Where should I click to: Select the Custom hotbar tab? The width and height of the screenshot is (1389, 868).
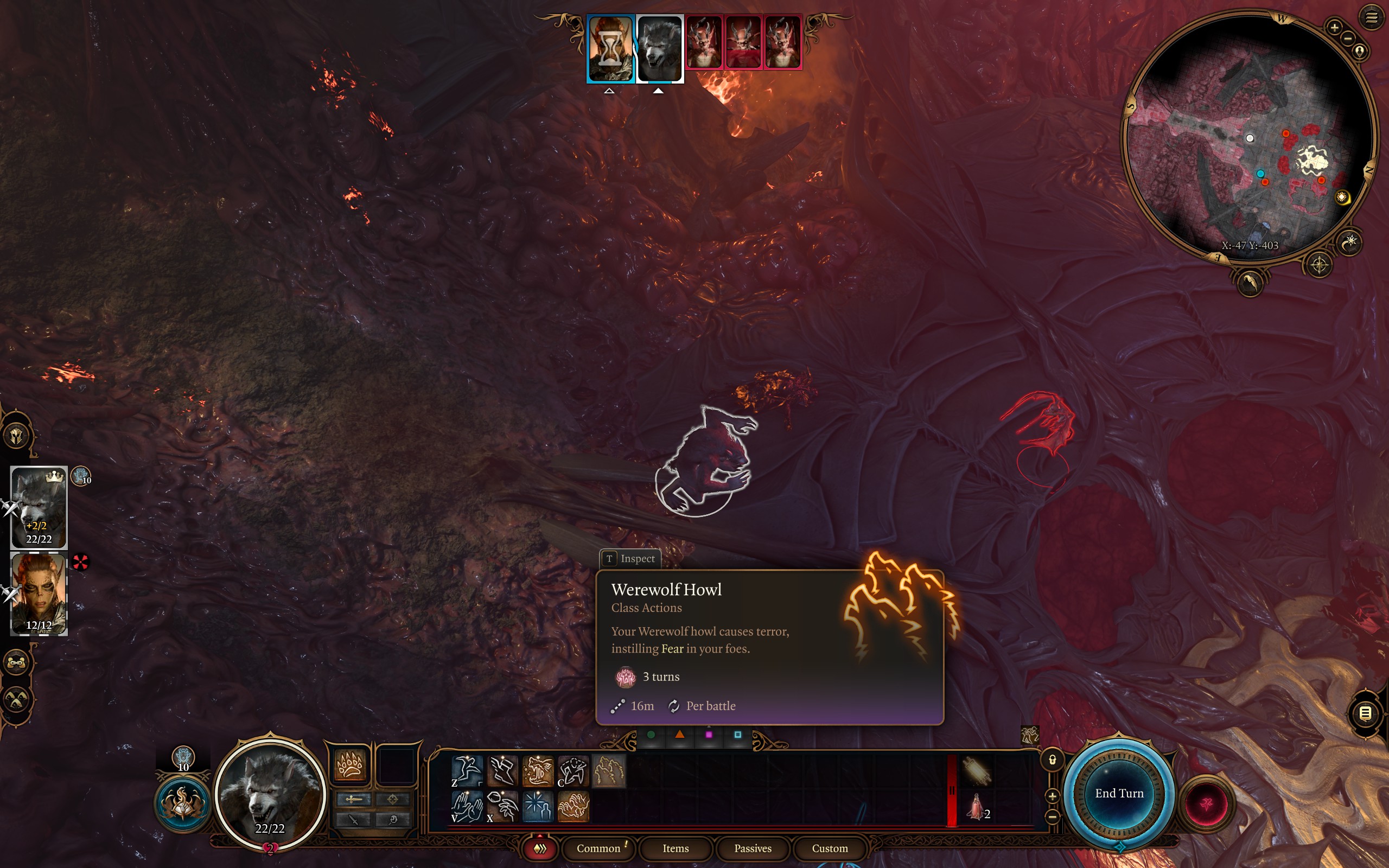(830, 848)
